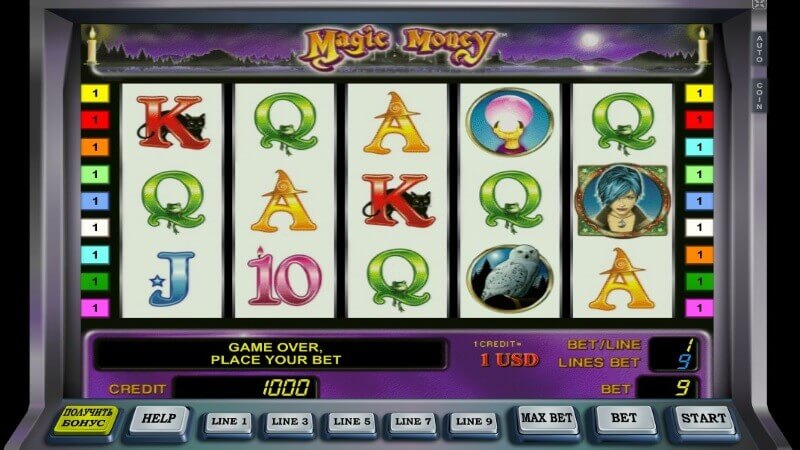
Task: Activate the MAX BET button
Action: tap(549, 418)
